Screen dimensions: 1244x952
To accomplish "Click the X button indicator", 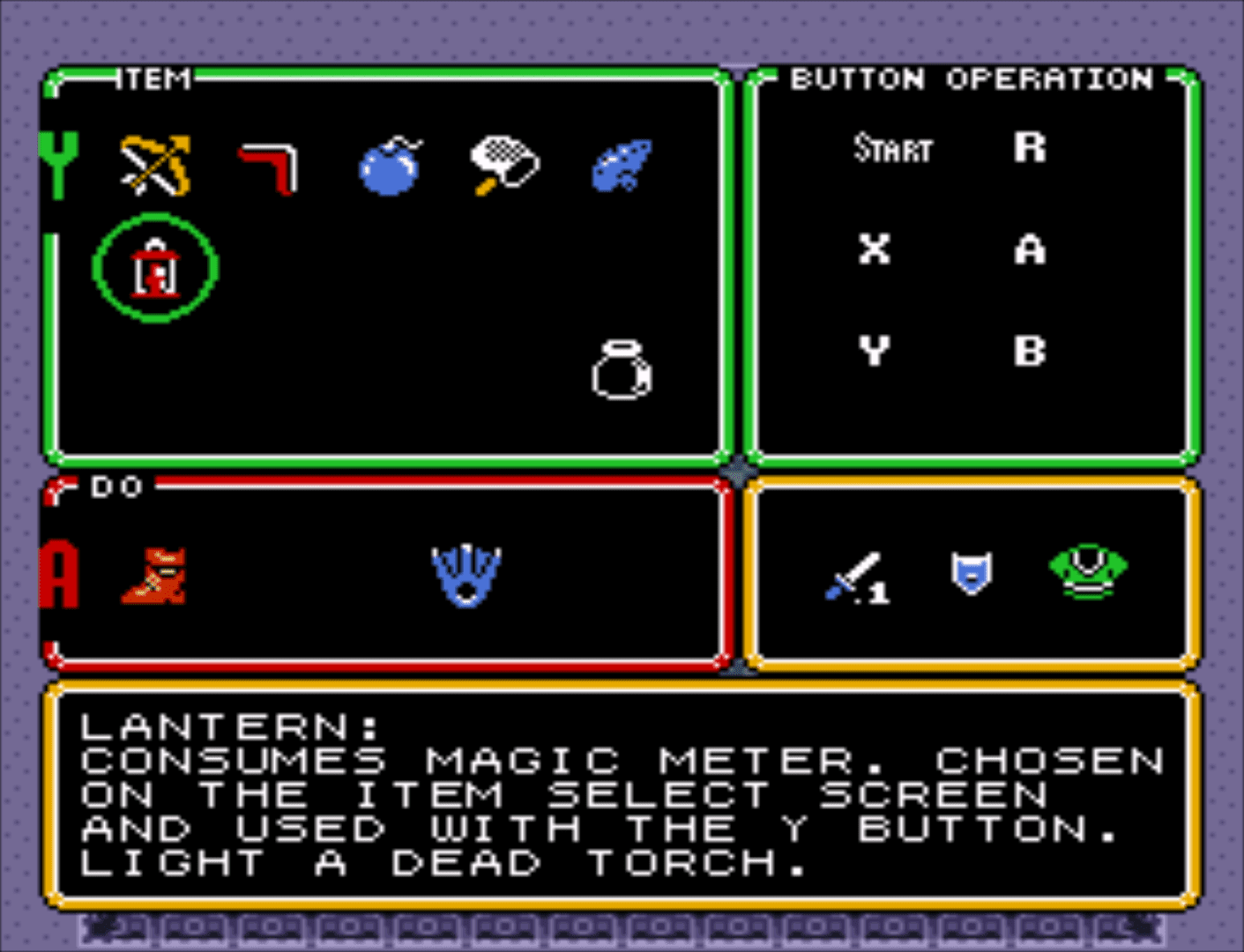I will tap(871, 251).
